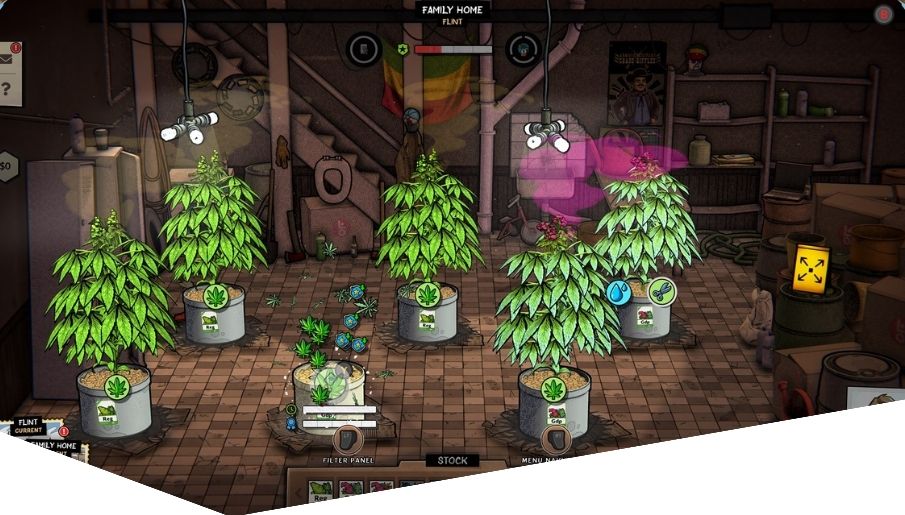Click the red button in top-right corner
Image resolution: width=905 pixels, height=515 pixels.
pos(884,14)
